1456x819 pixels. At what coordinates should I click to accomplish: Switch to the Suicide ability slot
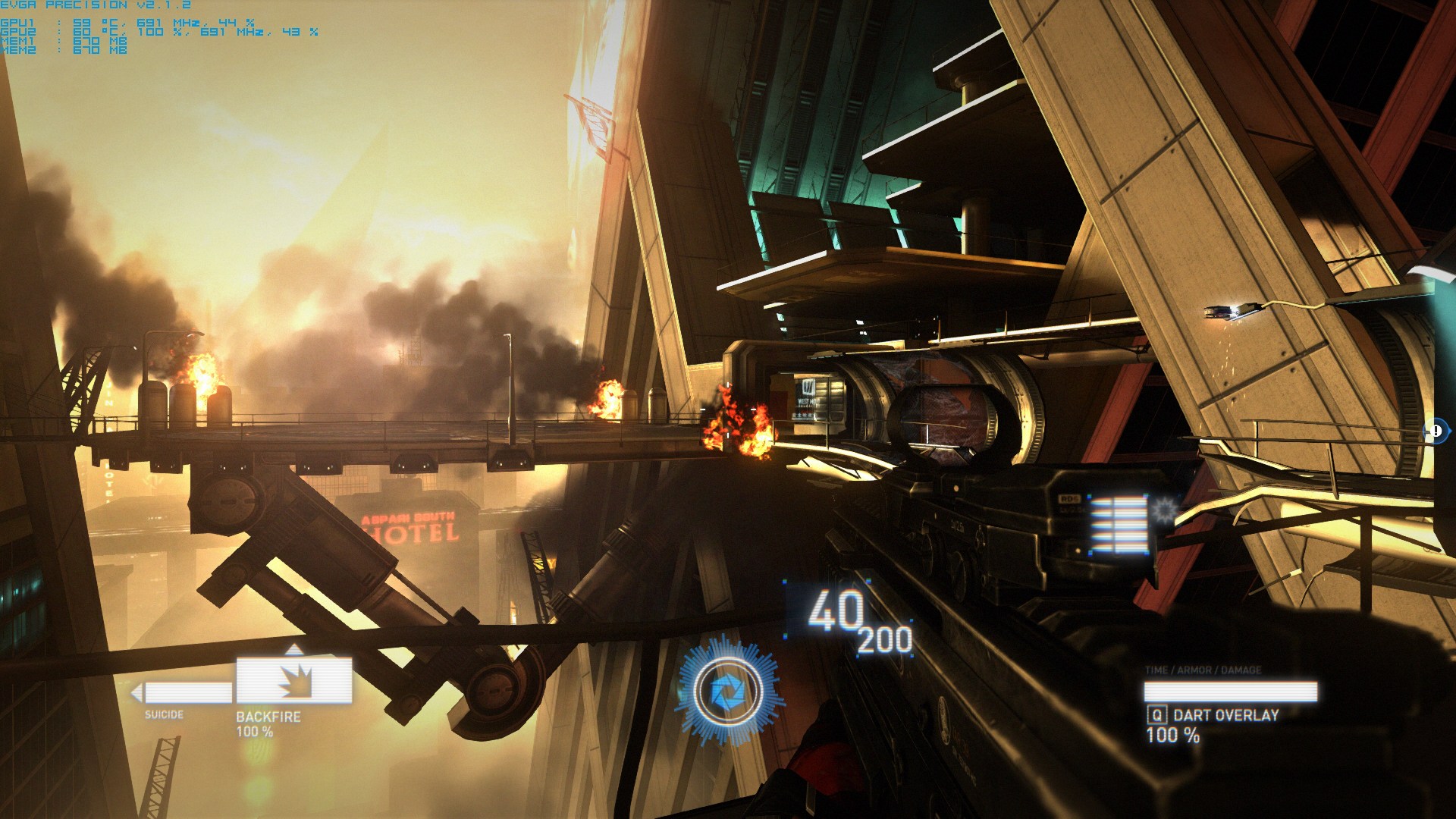(x=187, y=692)
